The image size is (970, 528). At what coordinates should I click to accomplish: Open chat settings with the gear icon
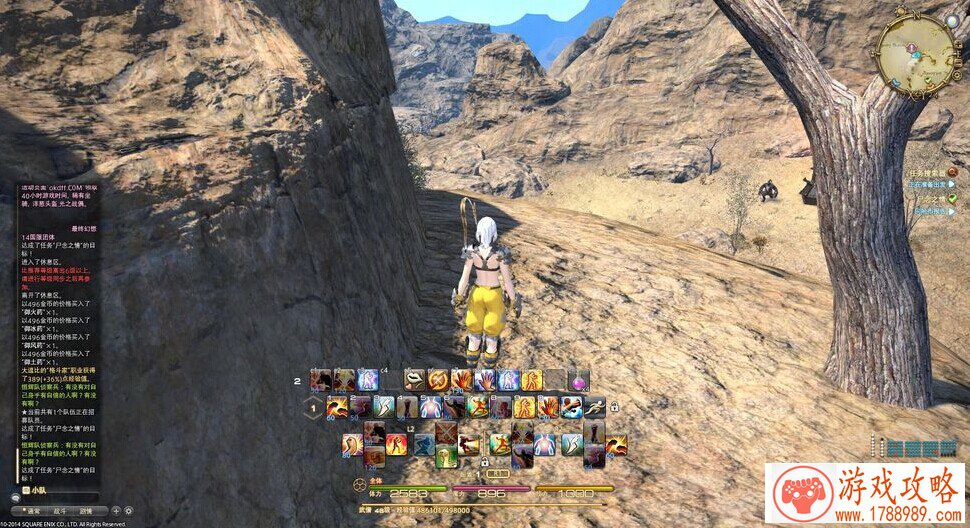128,510
